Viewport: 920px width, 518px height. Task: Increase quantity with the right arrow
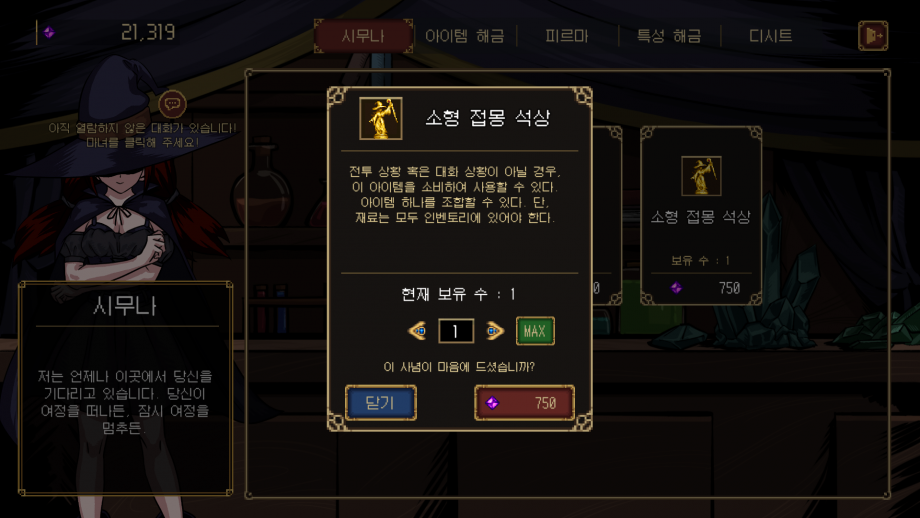click(494, 331)
